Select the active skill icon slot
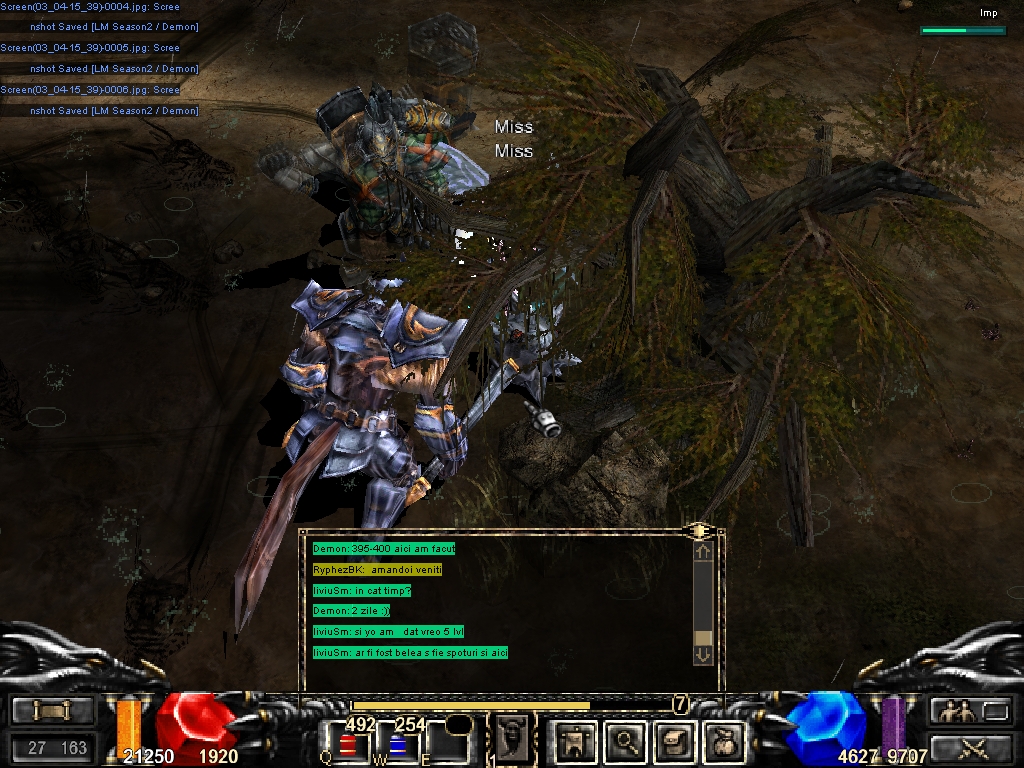 coord(510,738)
